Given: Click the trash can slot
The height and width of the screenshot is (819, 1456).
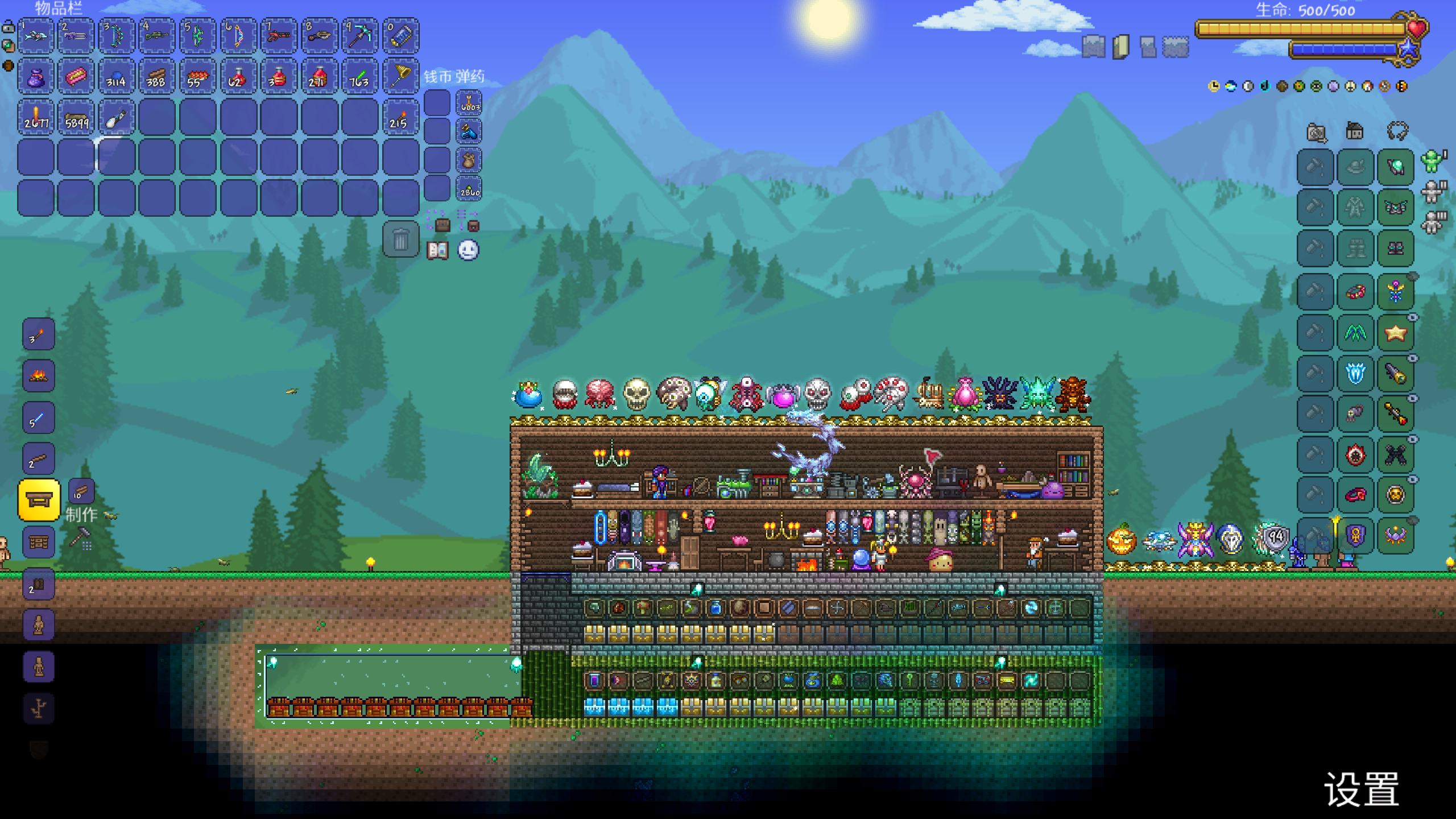Looking at the screenshot, I should click(400, 239).
